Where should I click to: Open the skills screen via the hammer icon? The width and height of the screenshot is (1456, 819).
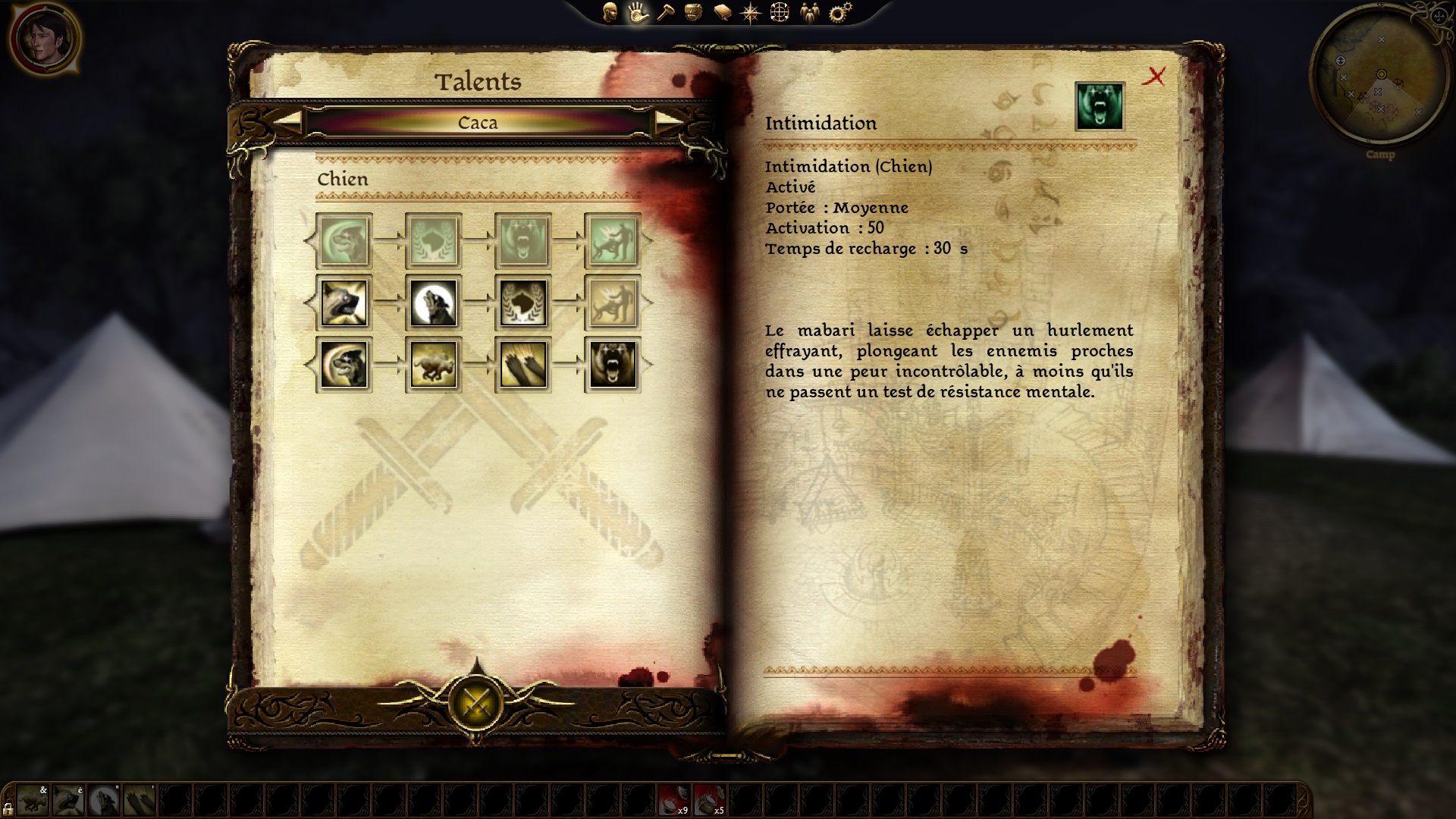click(x=665, y=12)
